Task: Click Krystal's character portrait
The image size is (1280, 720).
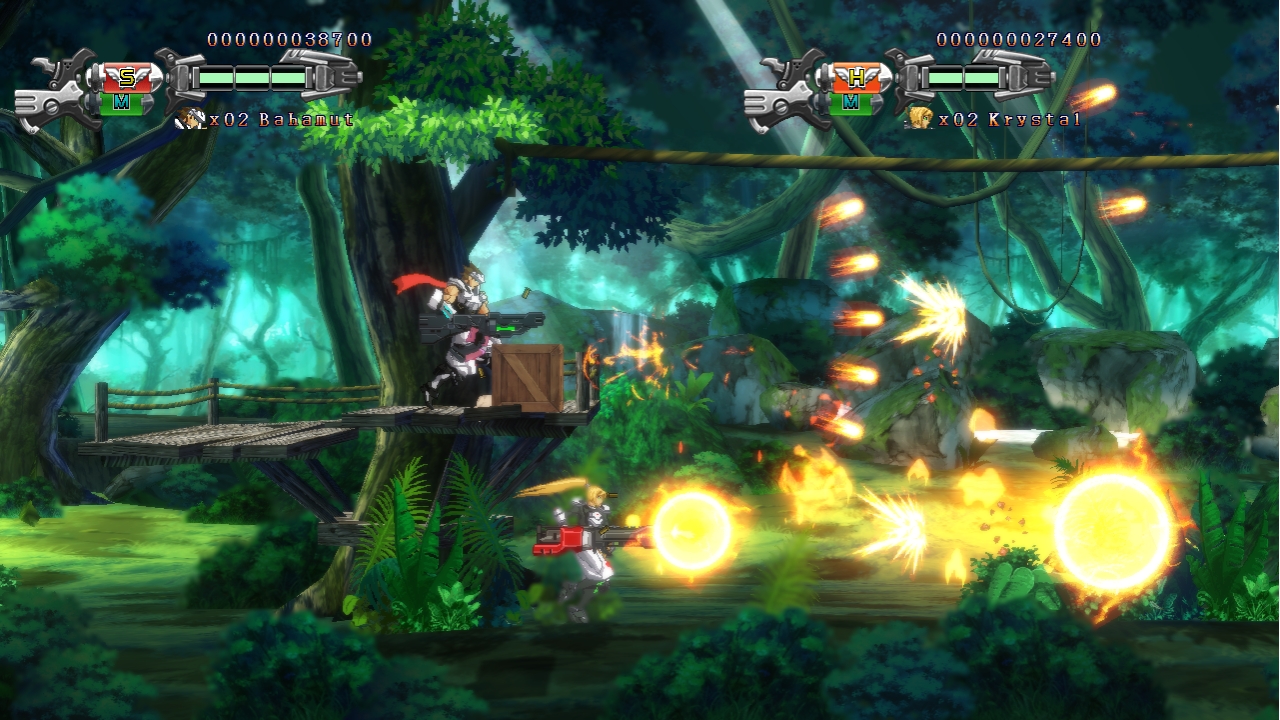Action: coord(920,118)
